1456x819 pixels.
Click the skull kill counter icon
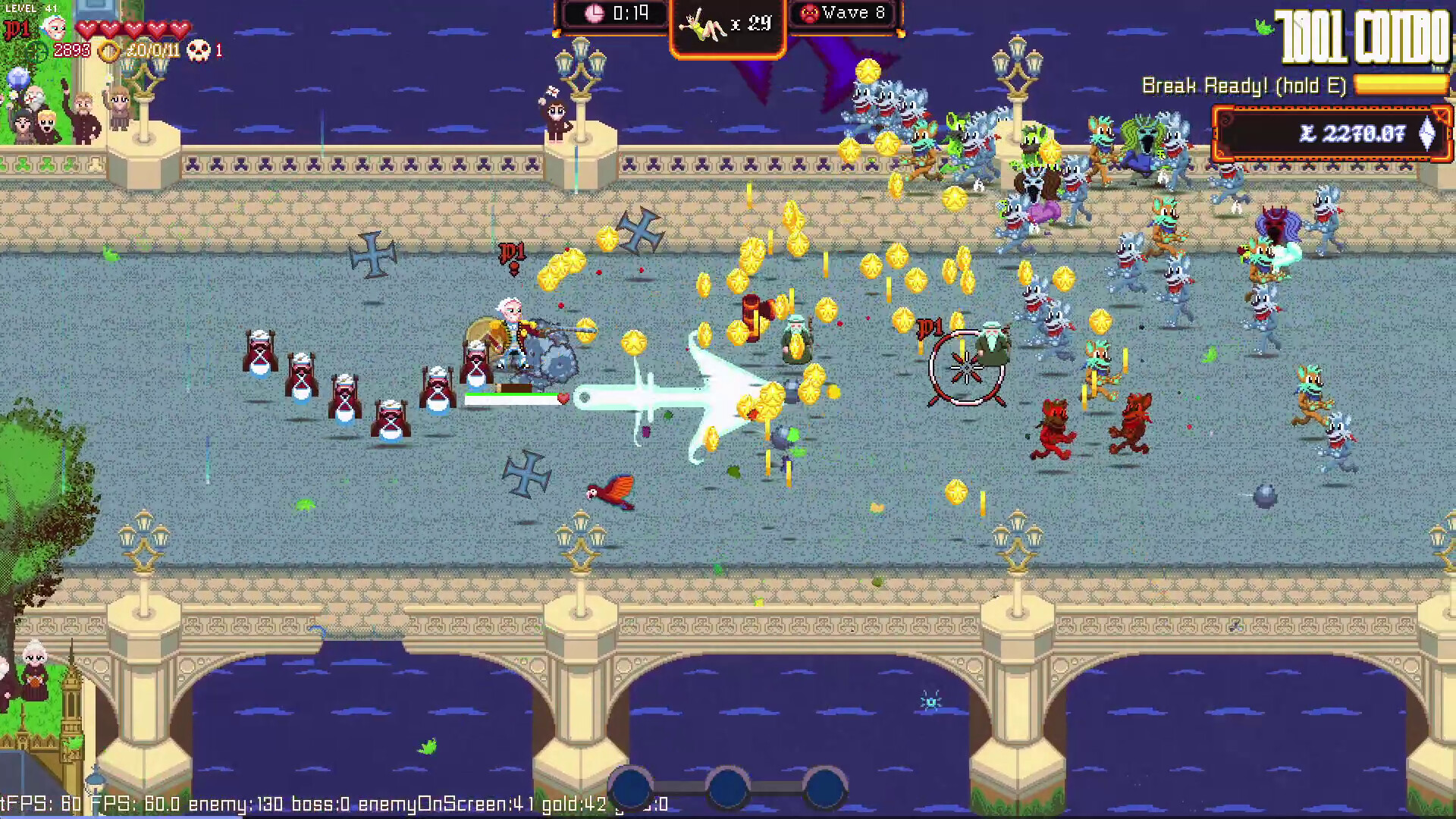(199, 52)
